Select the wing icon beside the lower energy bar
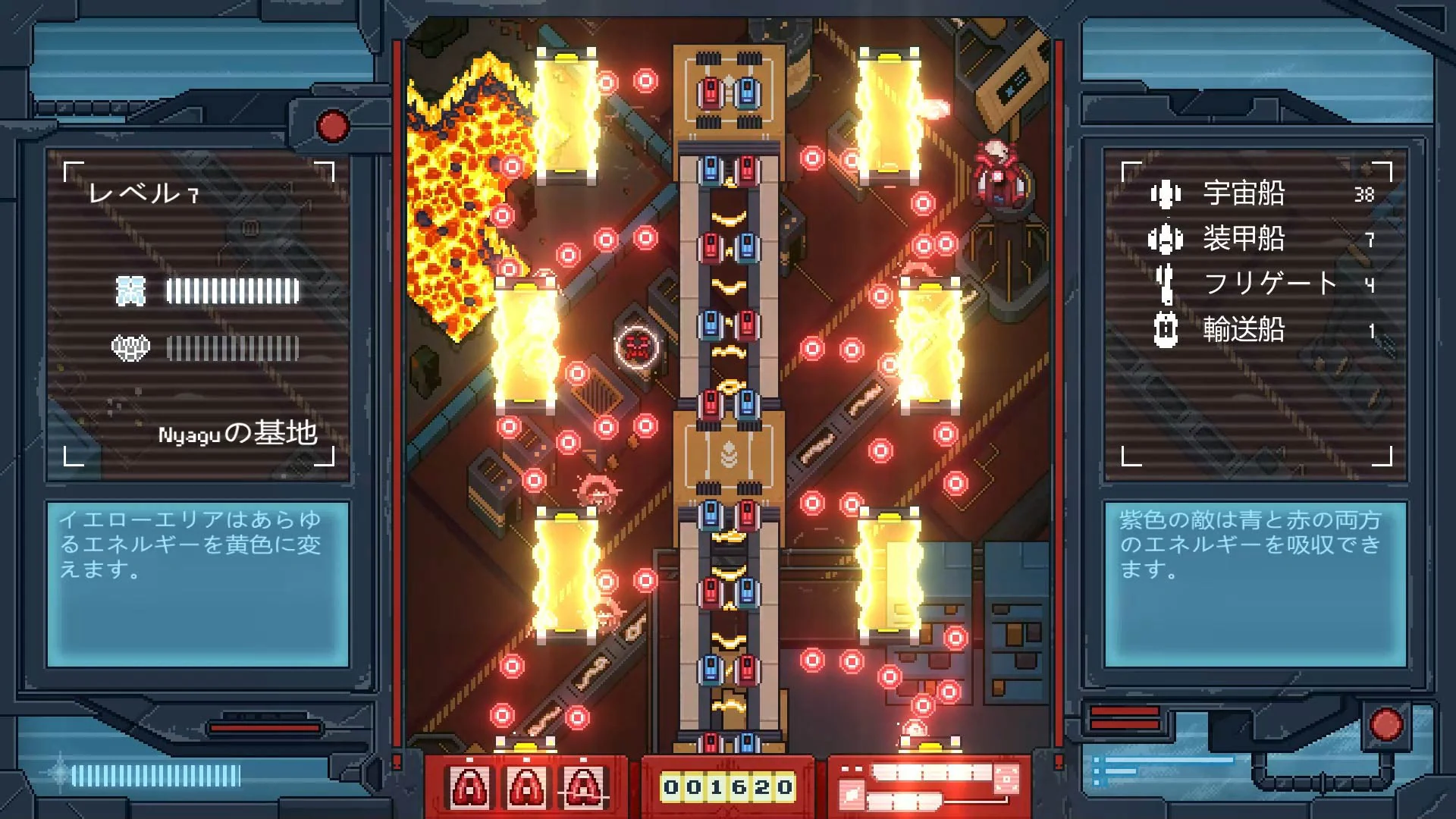1456x819 pixels. click(x=130, y=346)
